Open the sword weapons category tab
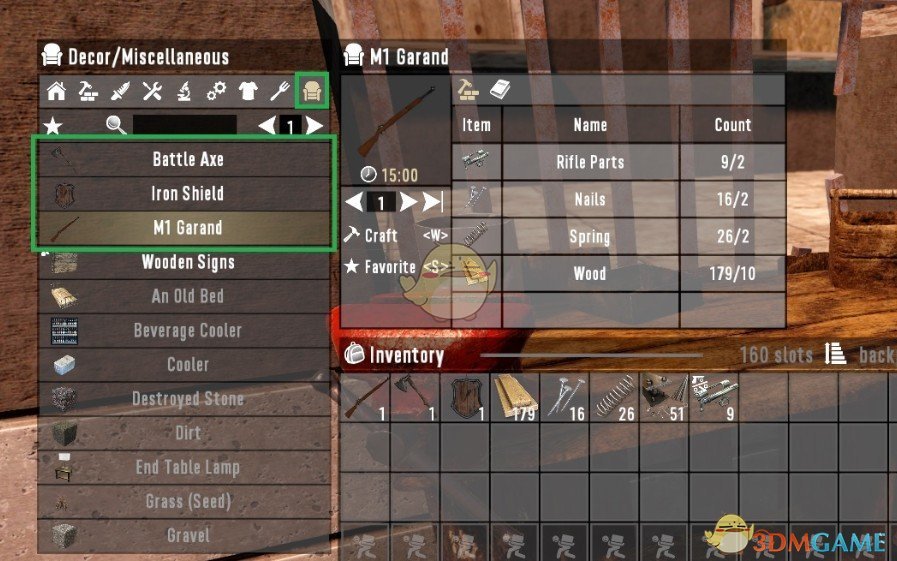The image size is (897, 561). click(120, 92)
